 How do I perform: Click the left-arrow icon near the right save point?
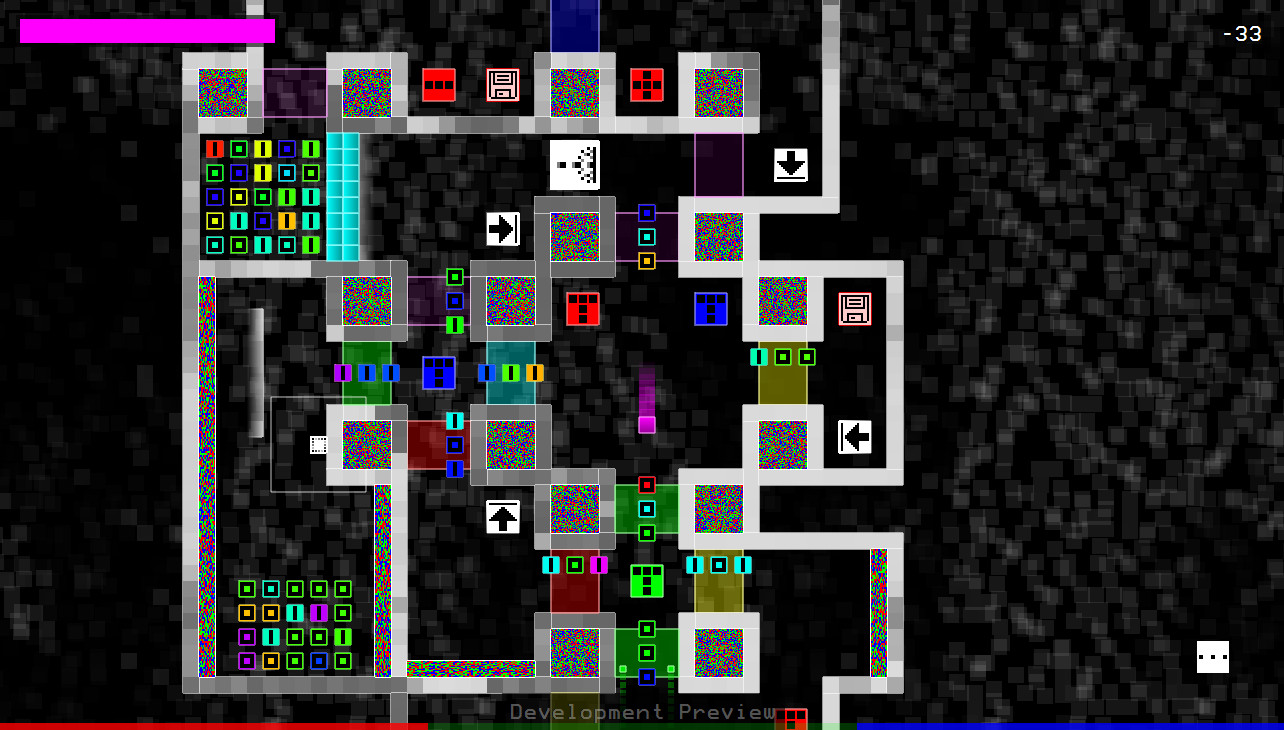pos(855,436)
